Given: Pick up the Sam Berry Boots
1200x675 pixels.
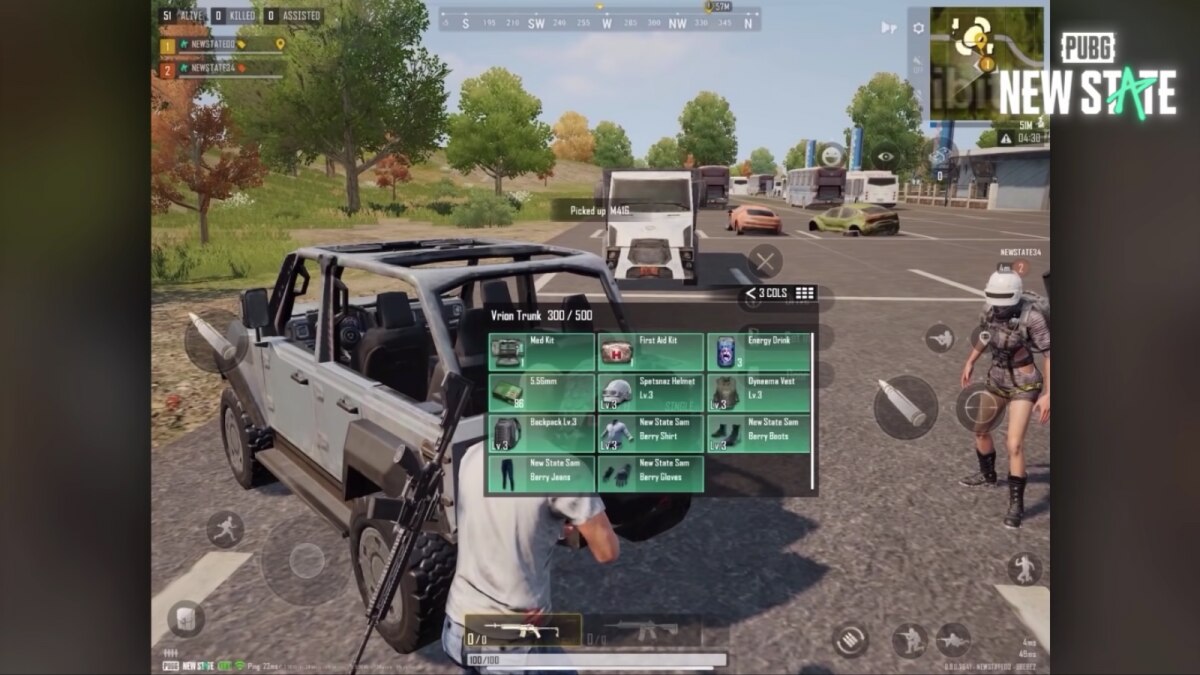Looking at the screenshot, I should [x=759, y=434].
